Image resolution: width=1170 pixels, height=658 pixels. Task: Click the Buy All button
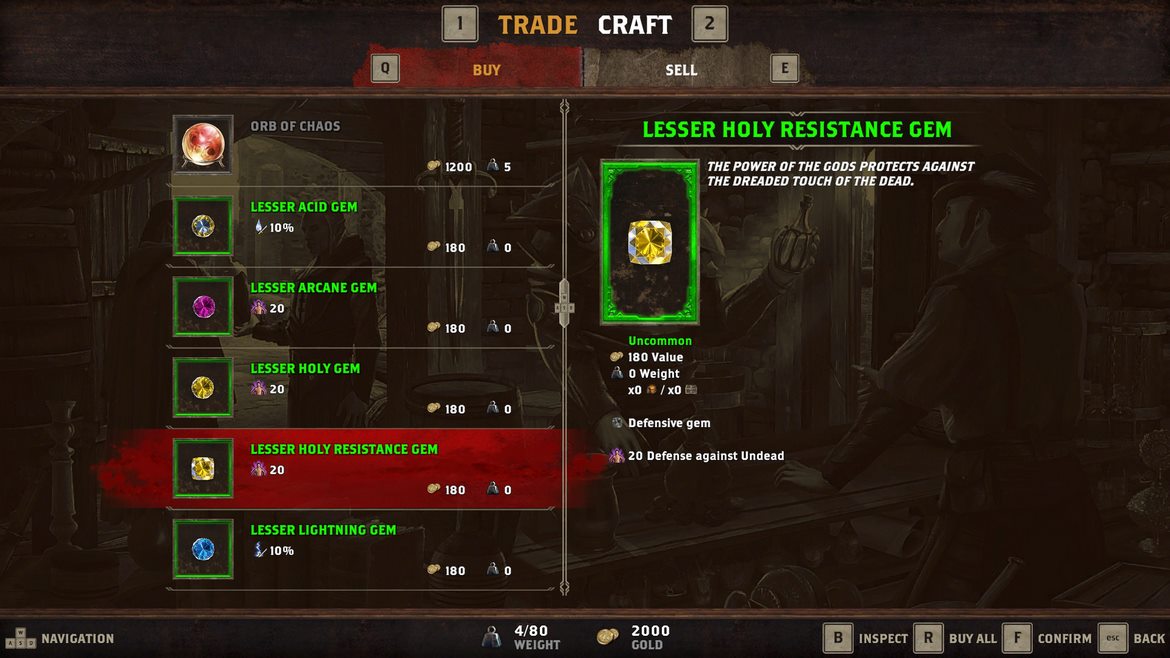(x=957, y=638)
